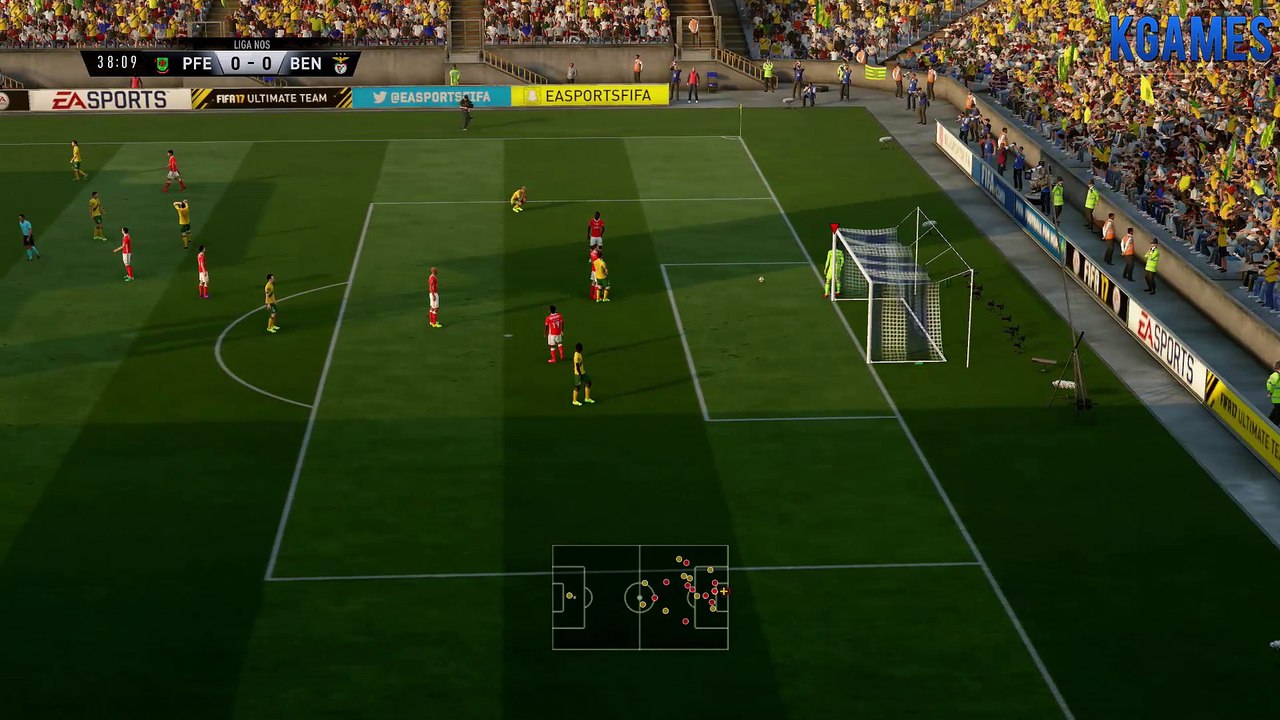
Task: Click the KGAMES channel watermark
Action: point(1189,40)
